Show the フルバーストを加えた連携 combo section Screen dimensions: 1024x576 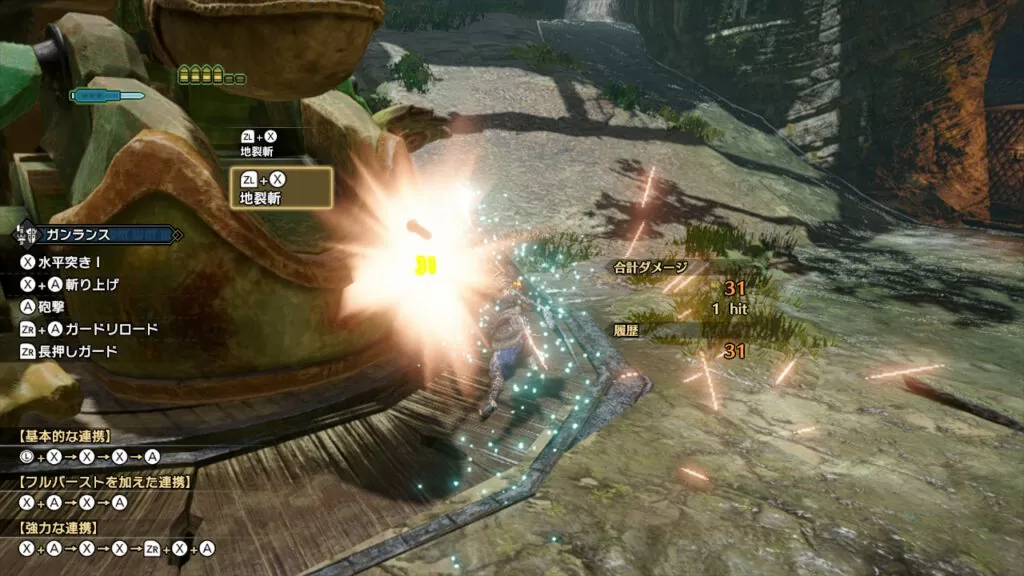pos(104,482)
